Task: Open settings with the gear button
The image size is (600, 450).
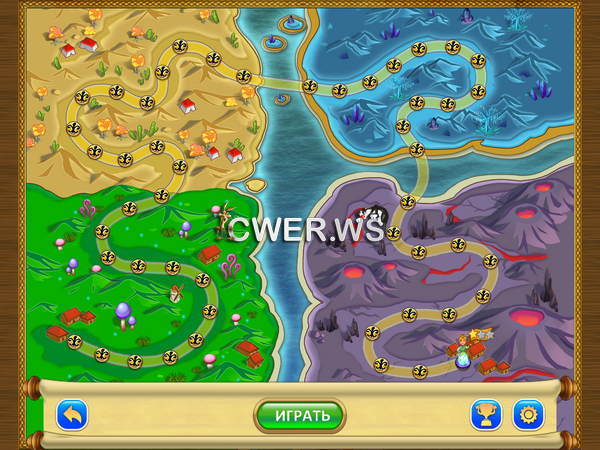Action: tap(527, 414)
